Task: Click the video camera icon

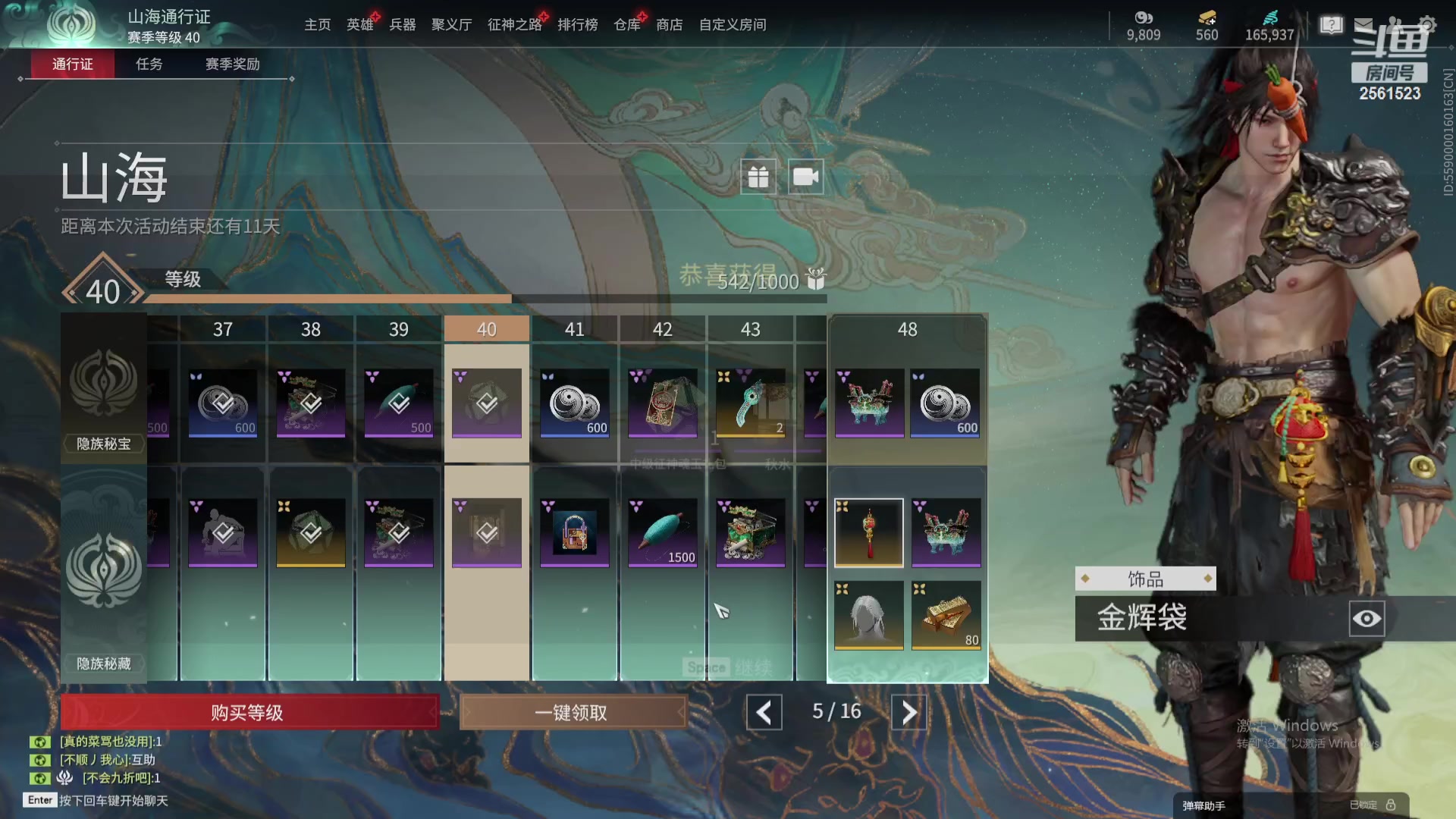Action: 805,177
